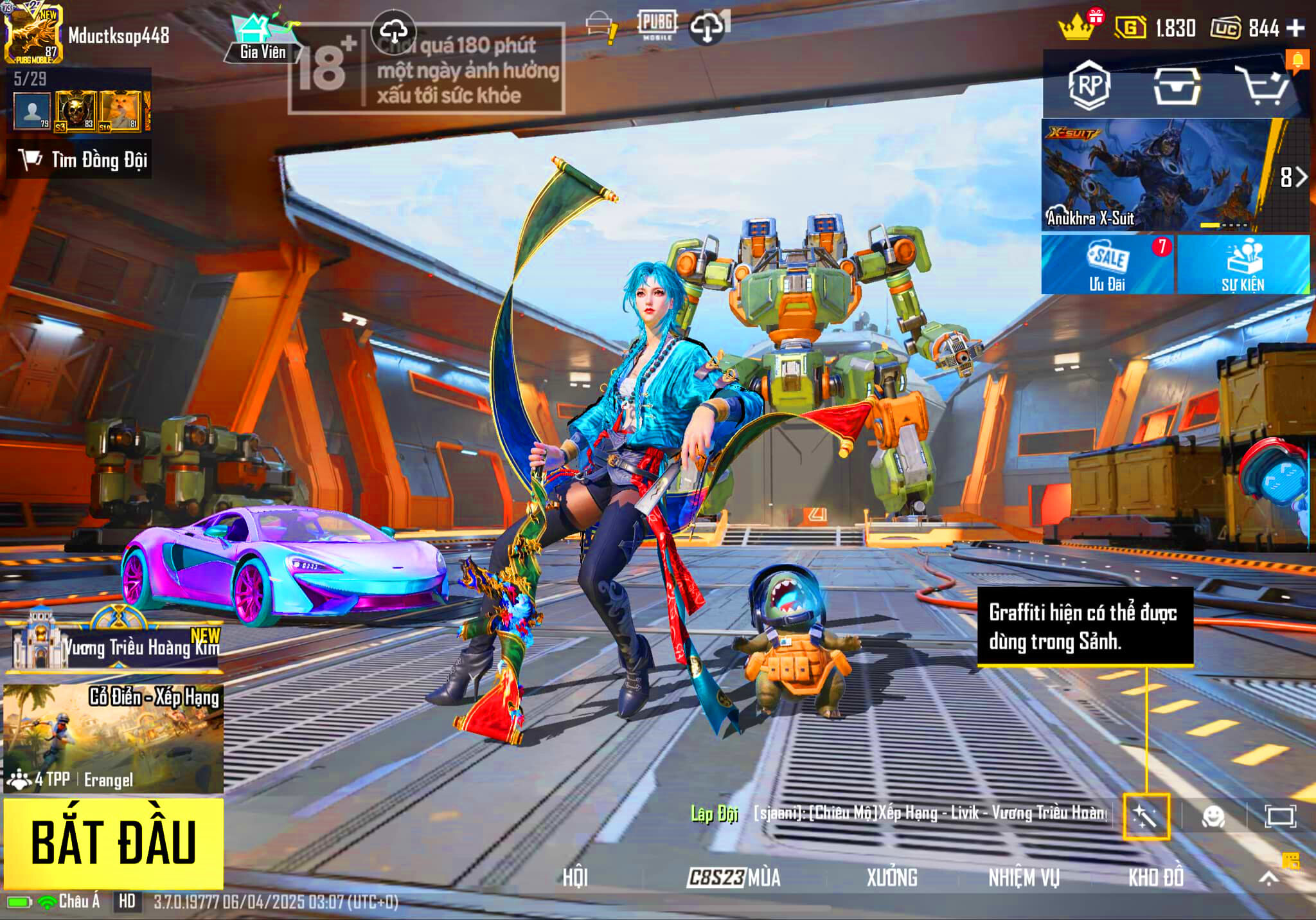Start the match with BẮT ĐẦU
The width and height of the screenshot is (1316, 920).
(x=114, y=843)
